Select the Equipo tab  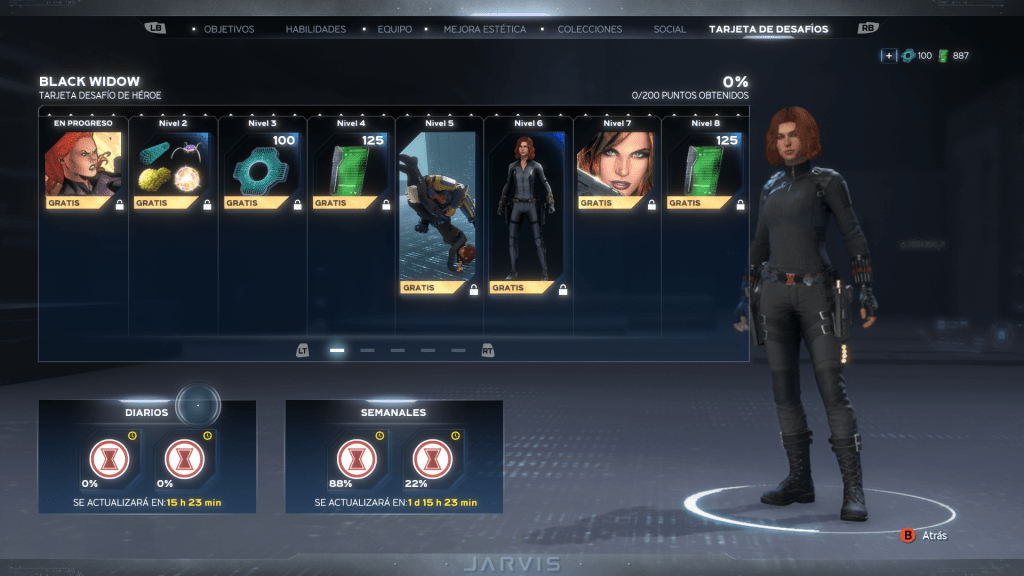[x=394, y=29]
